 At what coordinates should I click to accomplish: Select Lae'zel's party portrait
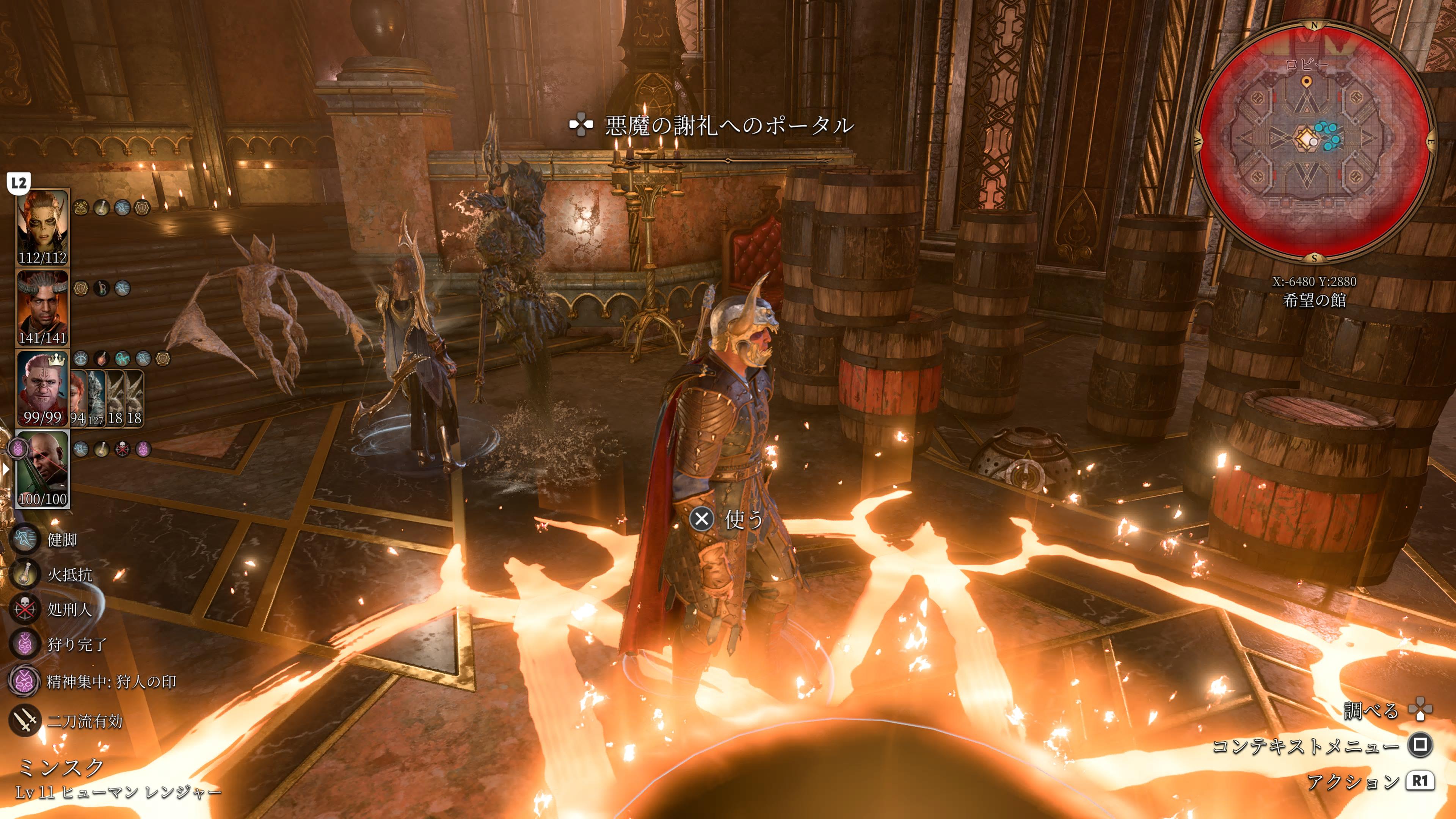point(42,226)
